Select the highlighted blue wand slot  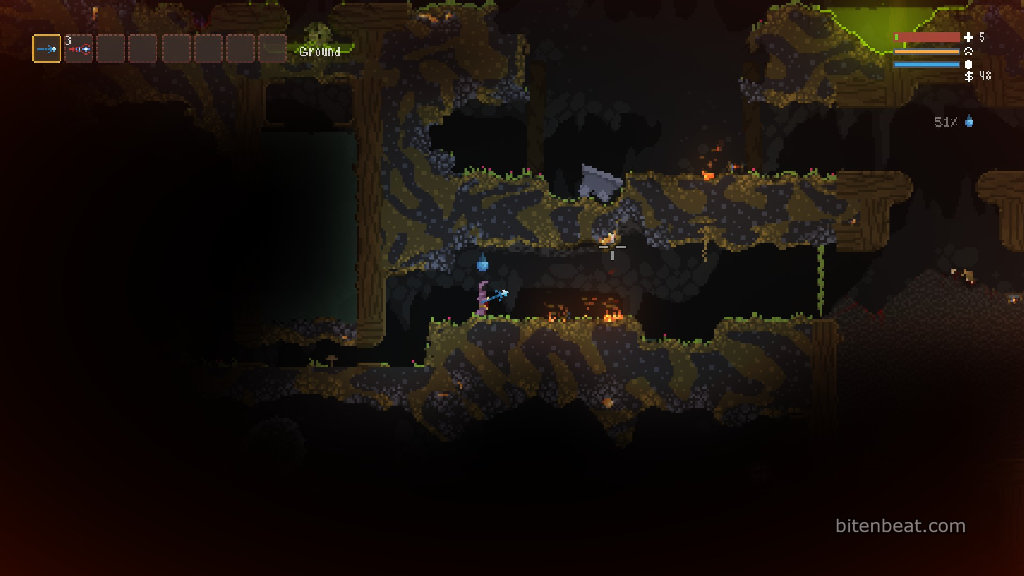point(47,49)
